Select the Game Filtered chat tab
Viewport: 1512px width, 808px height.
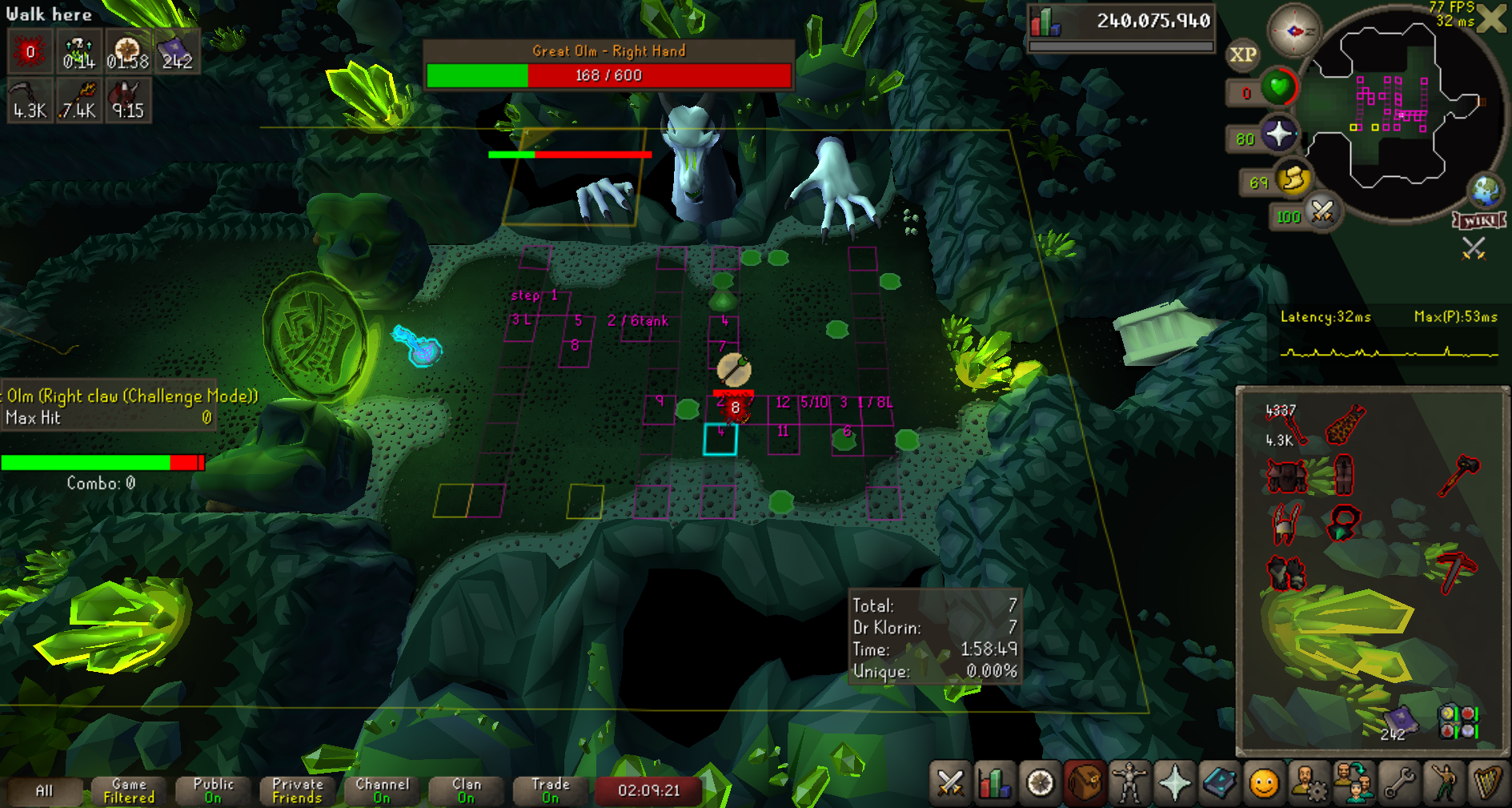pos(129,790)
